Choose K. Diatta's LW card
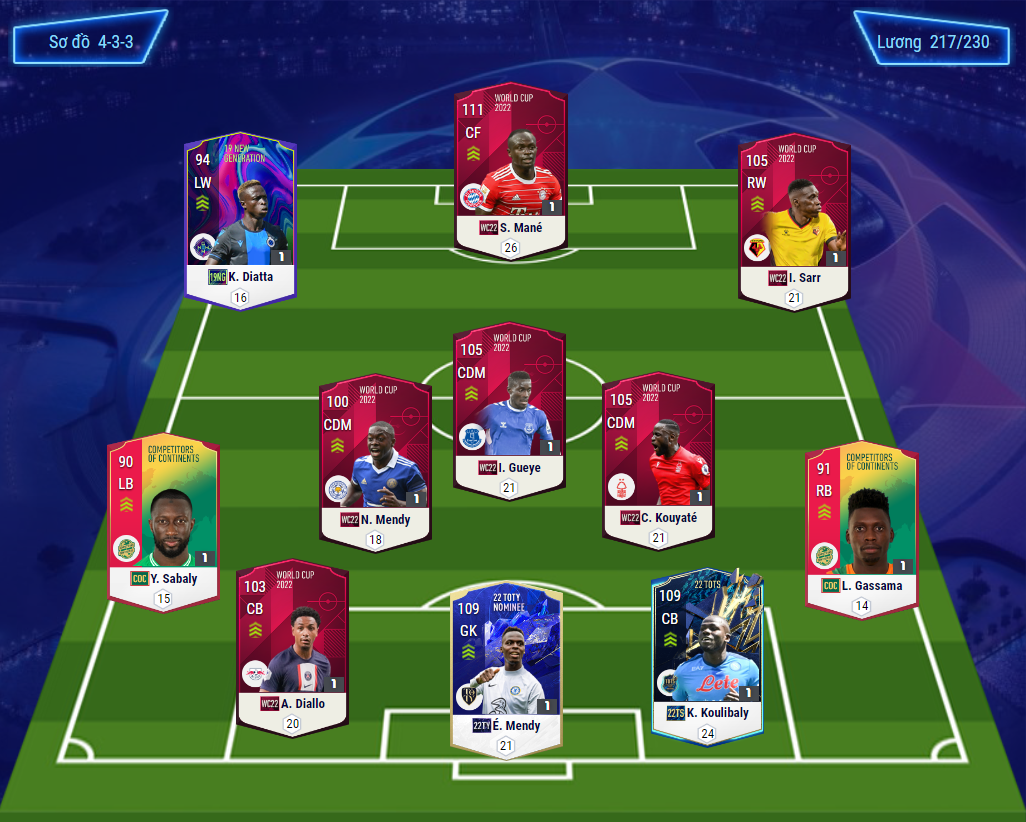 point(240,215)
